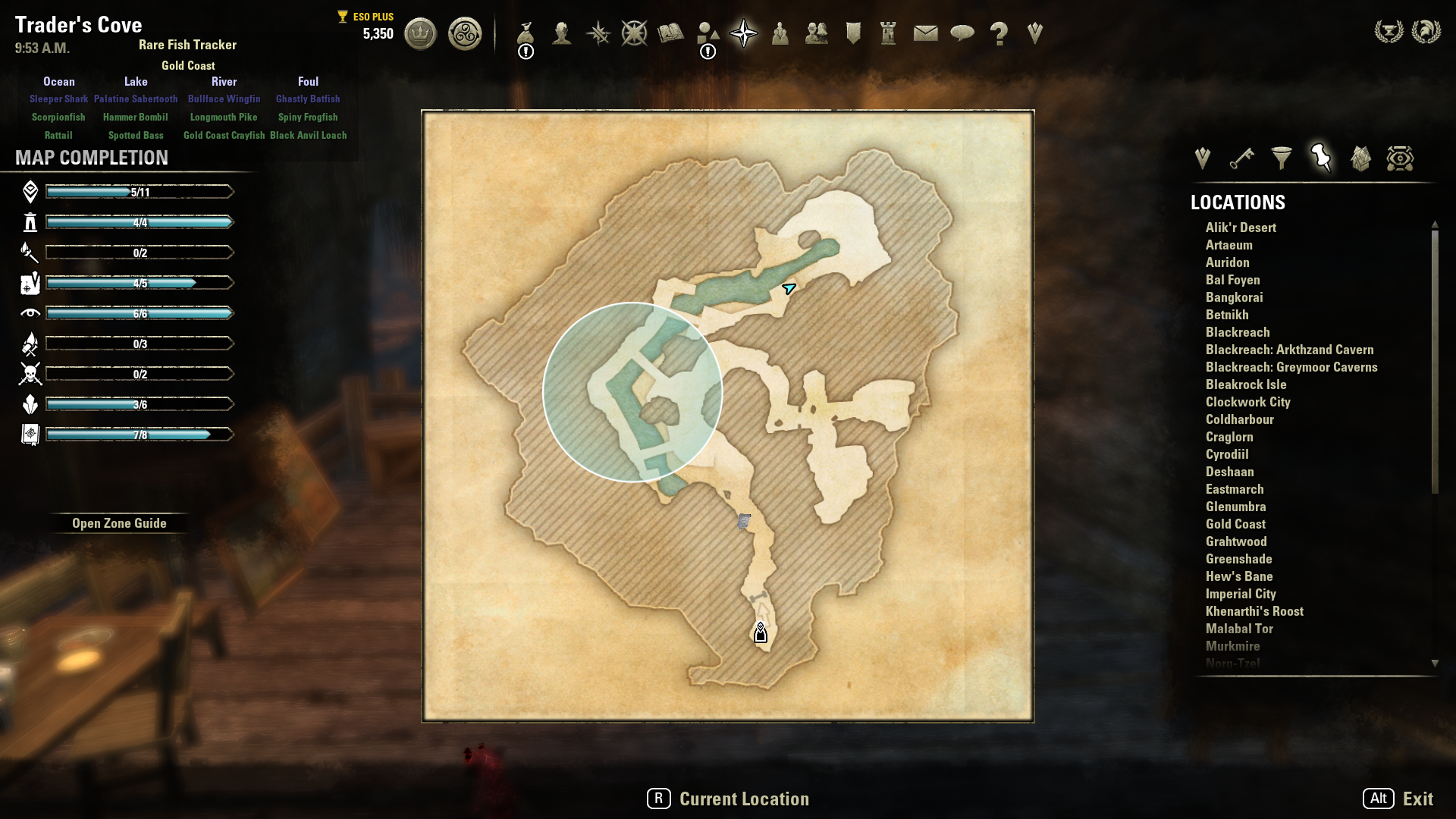Viewport: 1456px width, 819px height.
Task: Switch to the key tab
Action: [1241, 158]
